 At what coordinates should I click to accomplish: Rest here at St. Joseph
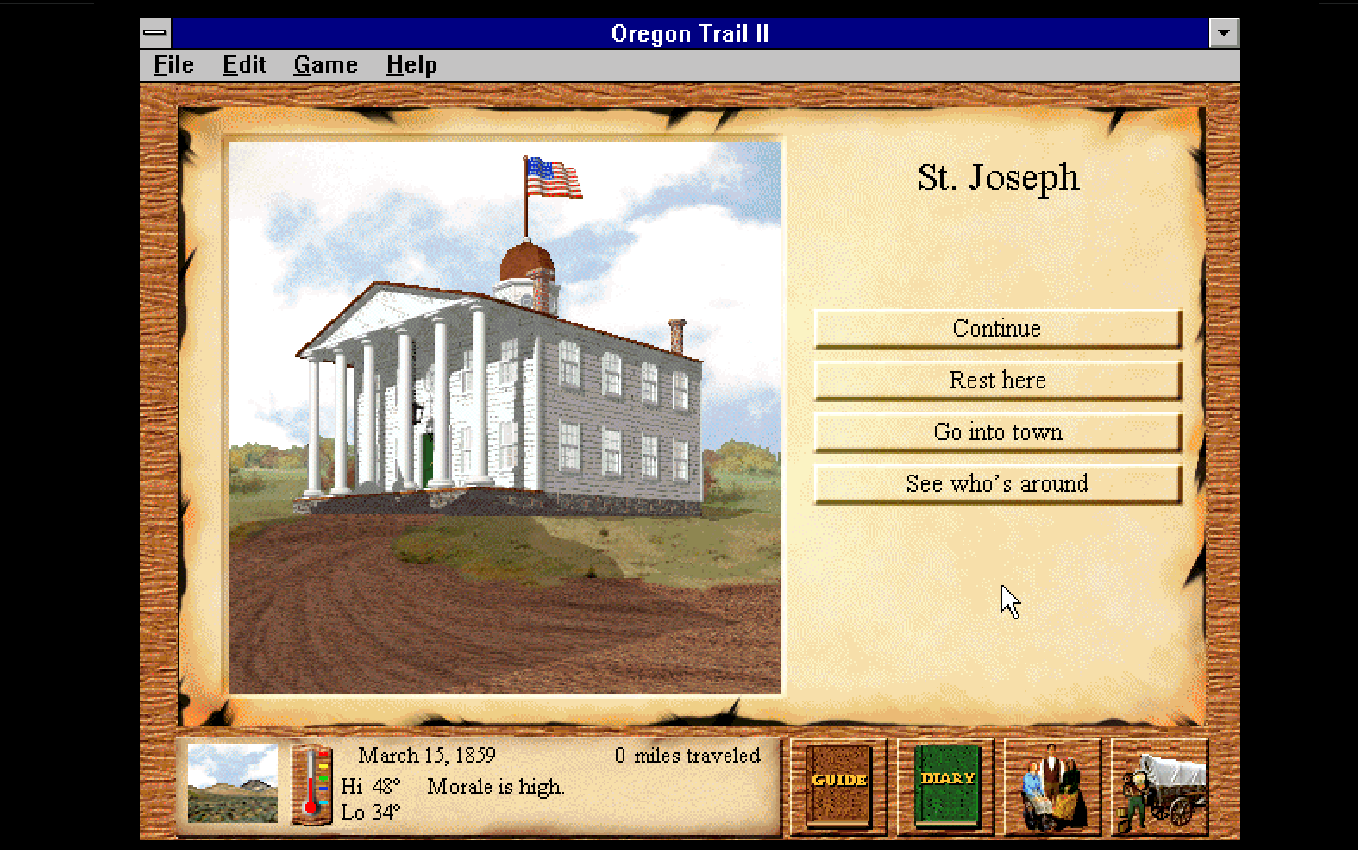point(997,380)
